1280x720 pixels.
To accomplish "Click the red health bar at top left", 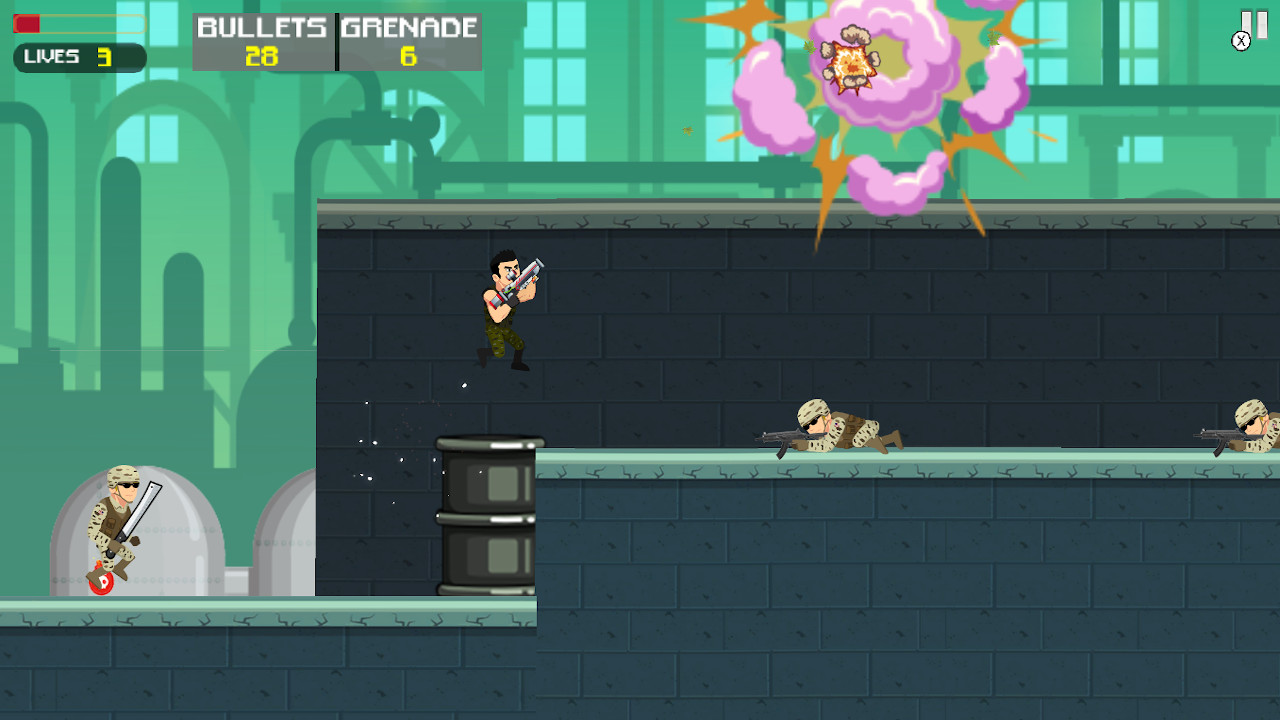I will (28, 22).
